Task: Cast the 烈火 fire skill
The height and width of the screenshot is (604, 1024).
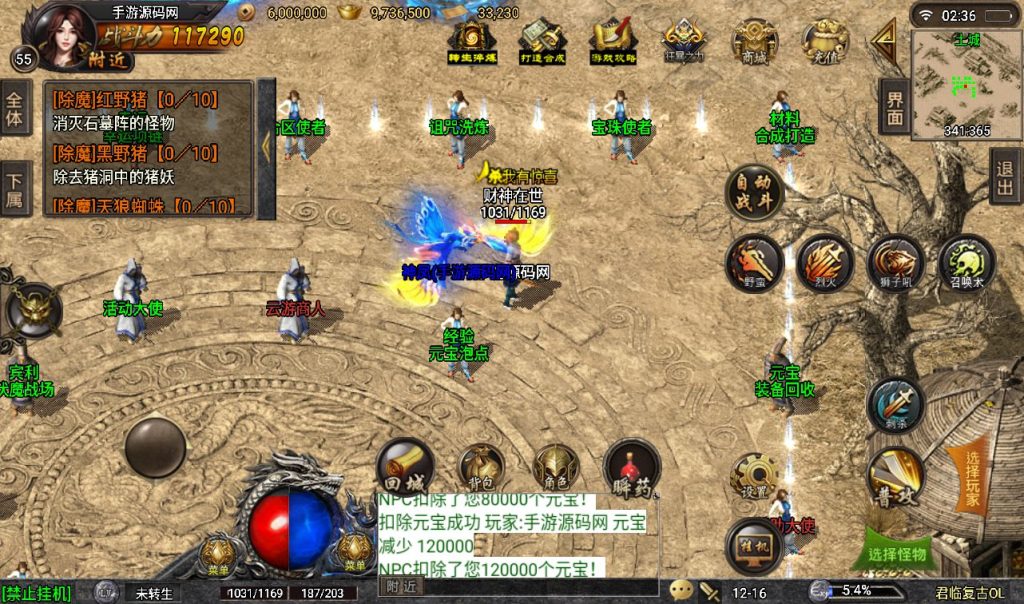Action: point(825,263)
